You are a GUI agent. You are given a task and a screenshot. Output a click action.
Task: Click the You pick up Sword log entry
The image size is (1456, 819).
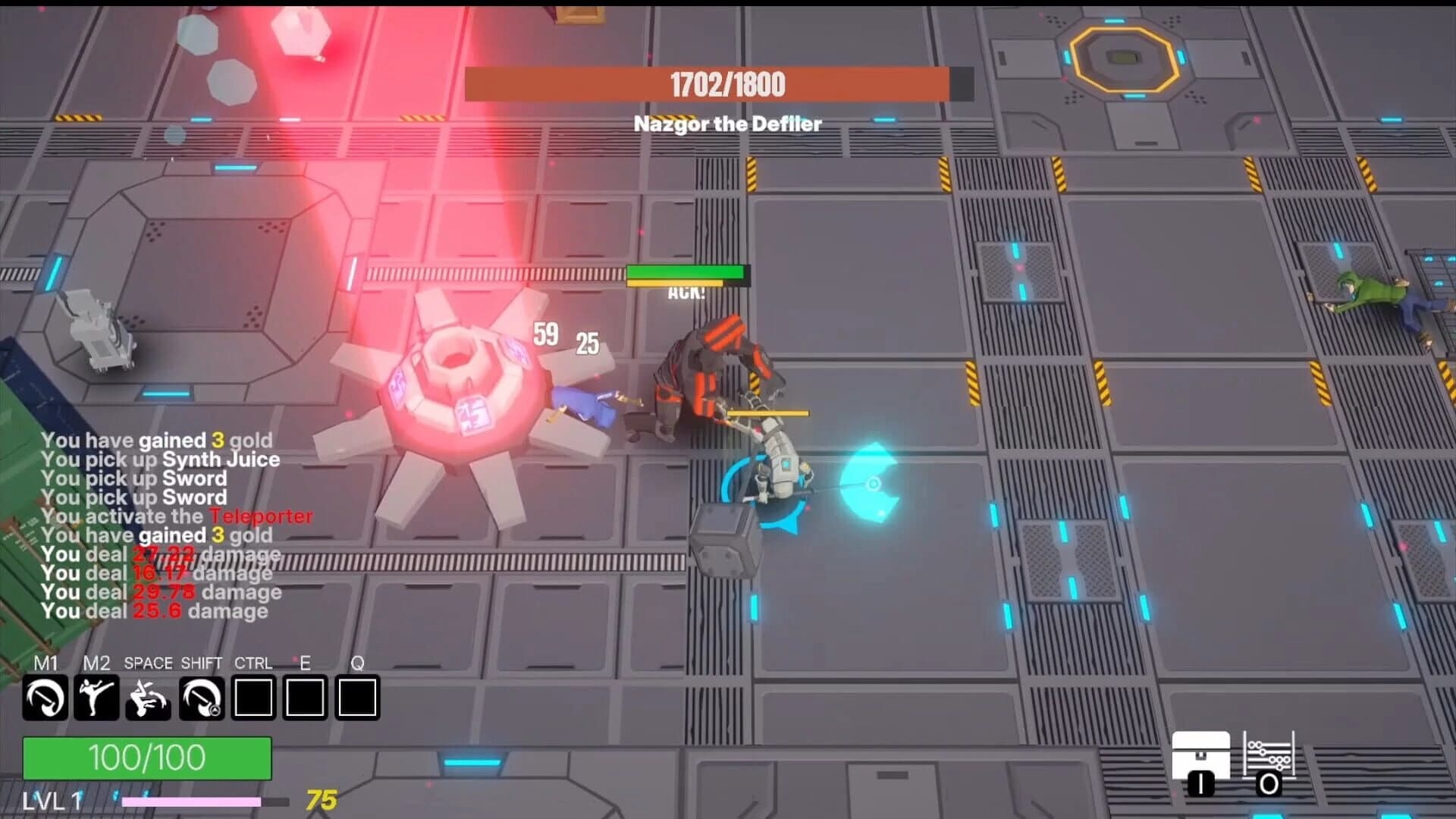click(135, 479)
